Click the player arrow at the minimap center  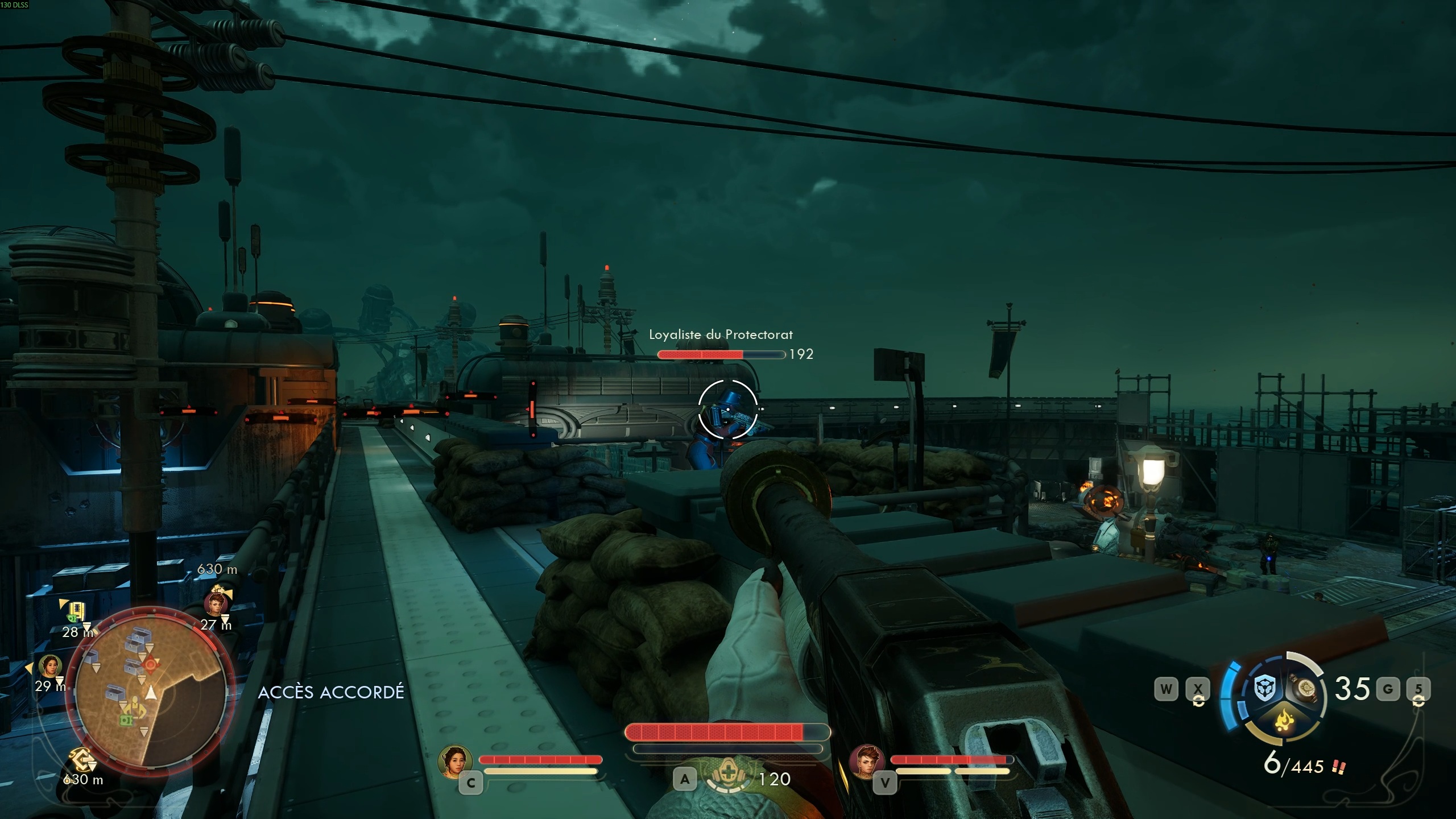pos(151,693)
